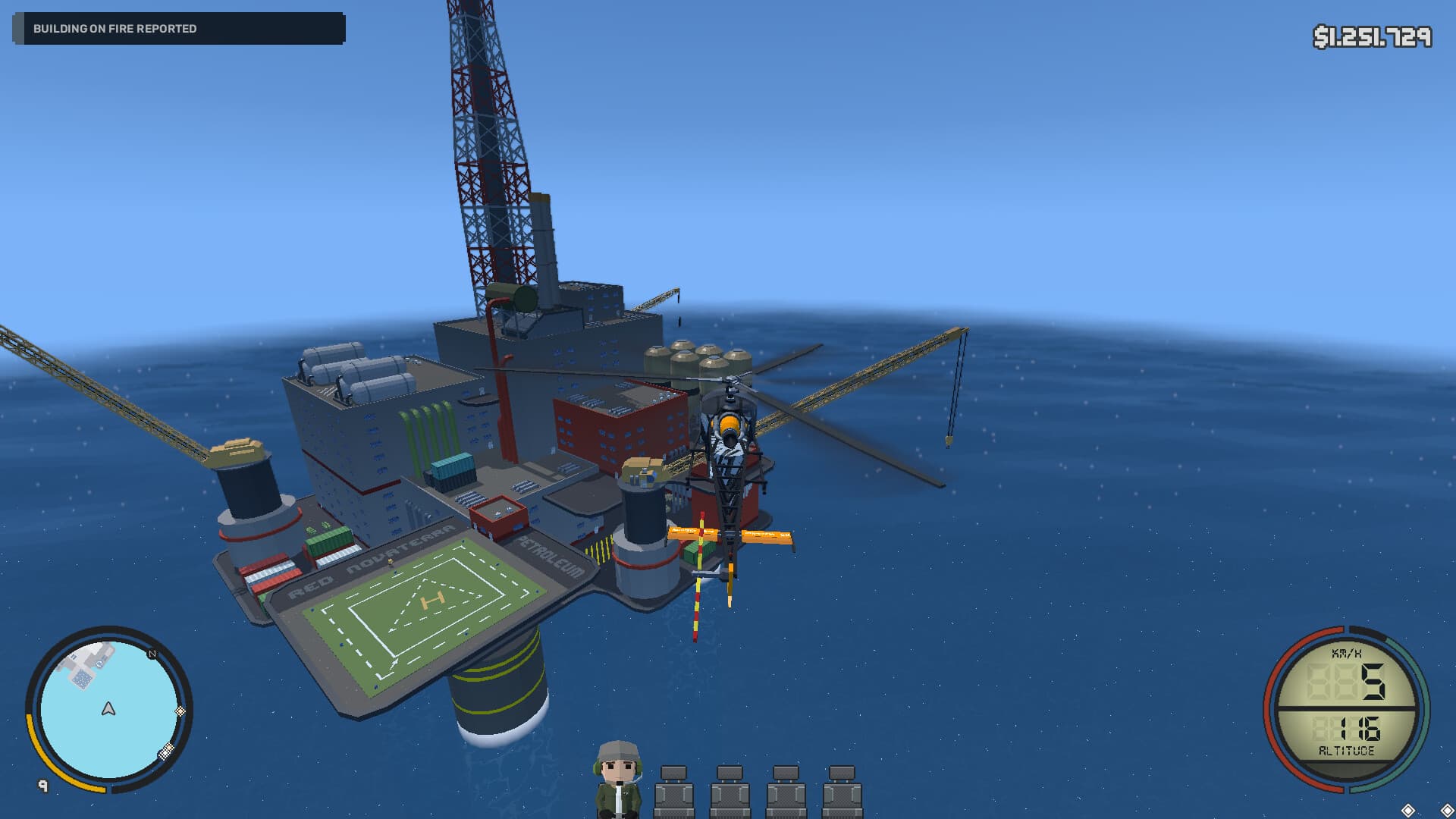Toggle the diamond icon in the bottom-right screen corner
Screen dimensions: 1456x819
(1447, 809)
